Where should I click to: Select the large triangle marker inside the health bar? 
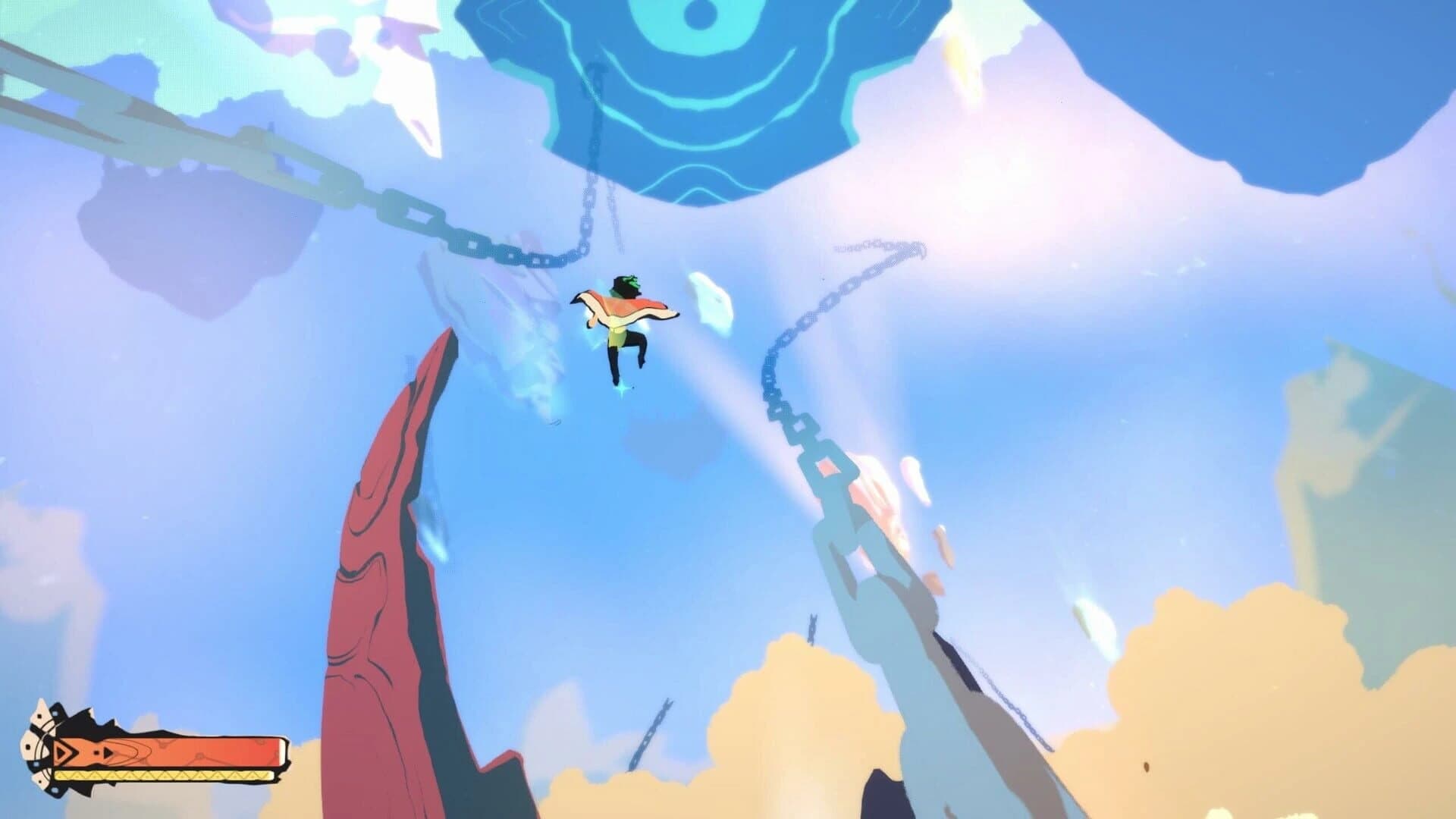click(65, 753)
